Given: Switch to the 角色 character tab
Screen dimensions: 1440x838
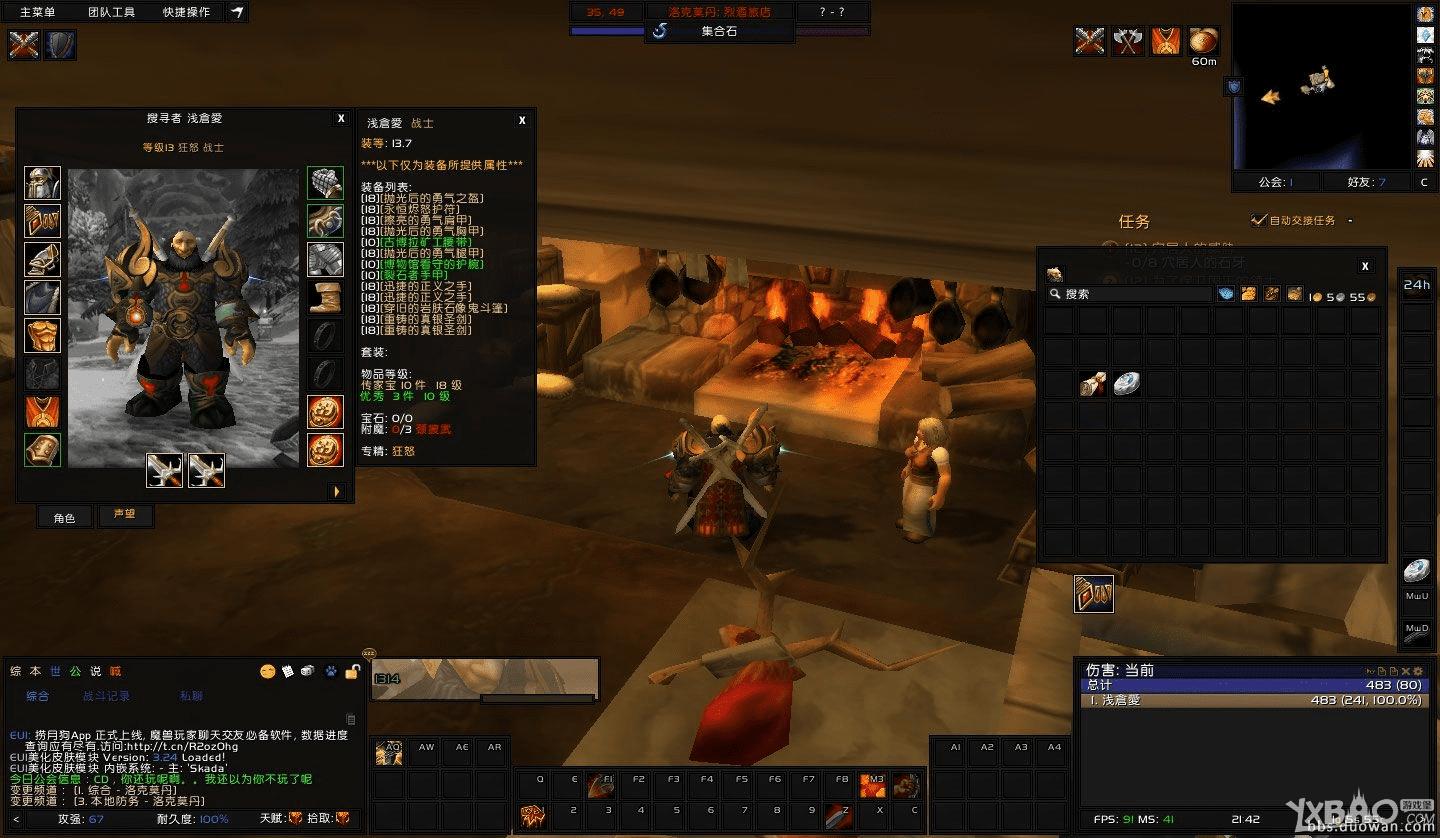Looking at the screenshot, I should pyautogui.click(x=64, y=517).
